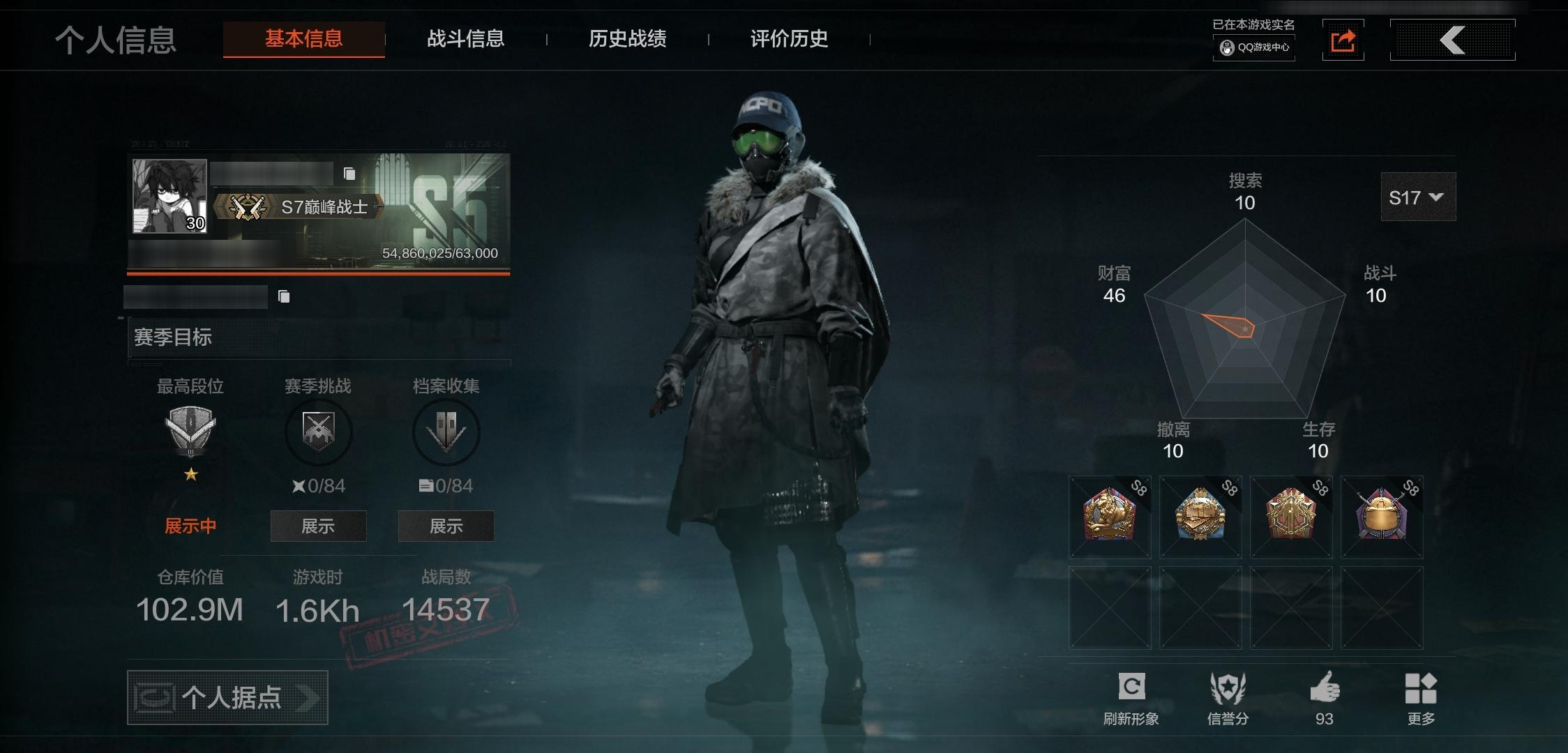Click 展示中 under 最高段位
The image size is (1568, 753).
pos(190,526)
